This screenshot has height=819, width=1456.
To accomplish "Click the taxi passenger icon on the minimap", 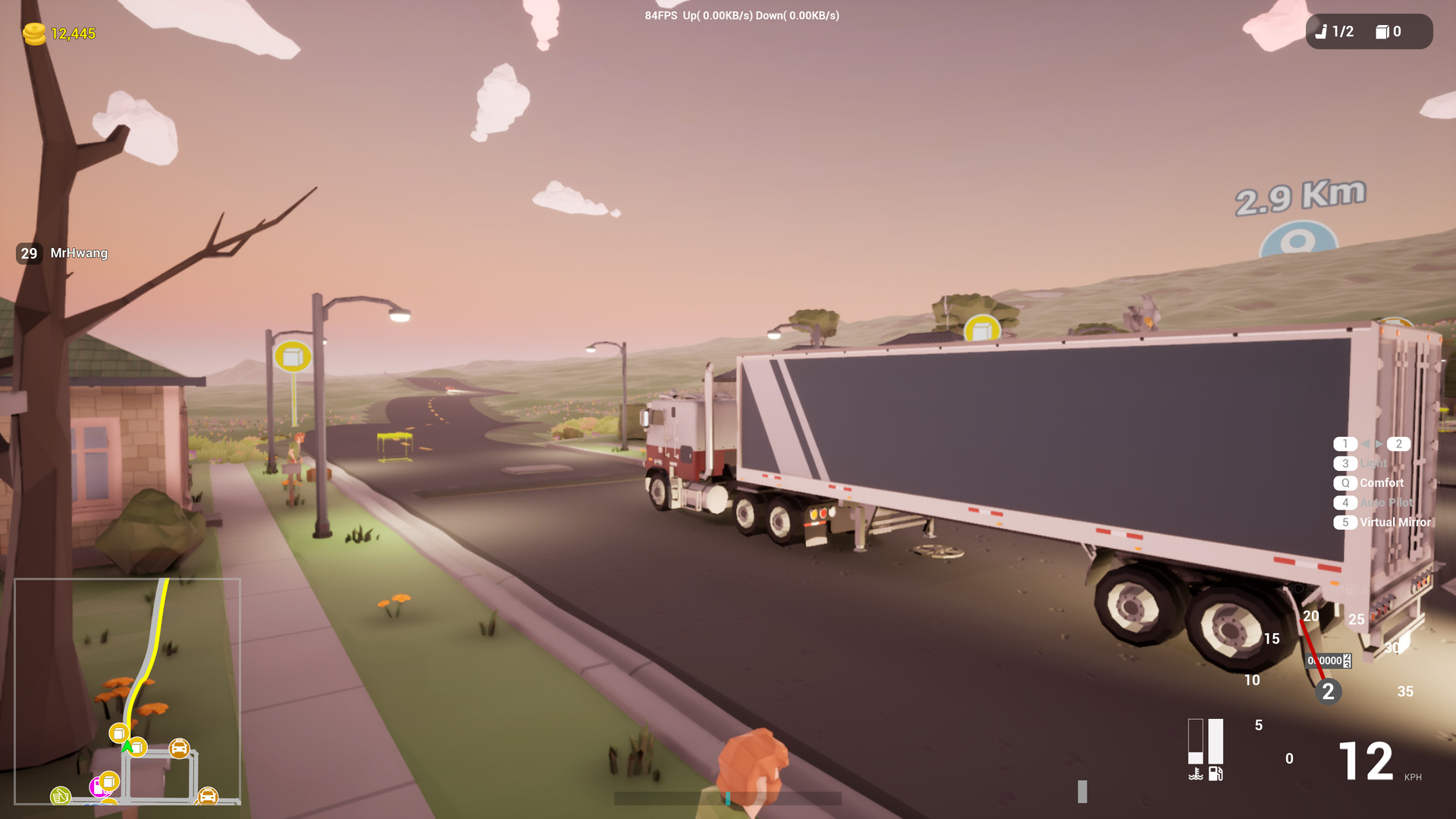I will 179,747.
